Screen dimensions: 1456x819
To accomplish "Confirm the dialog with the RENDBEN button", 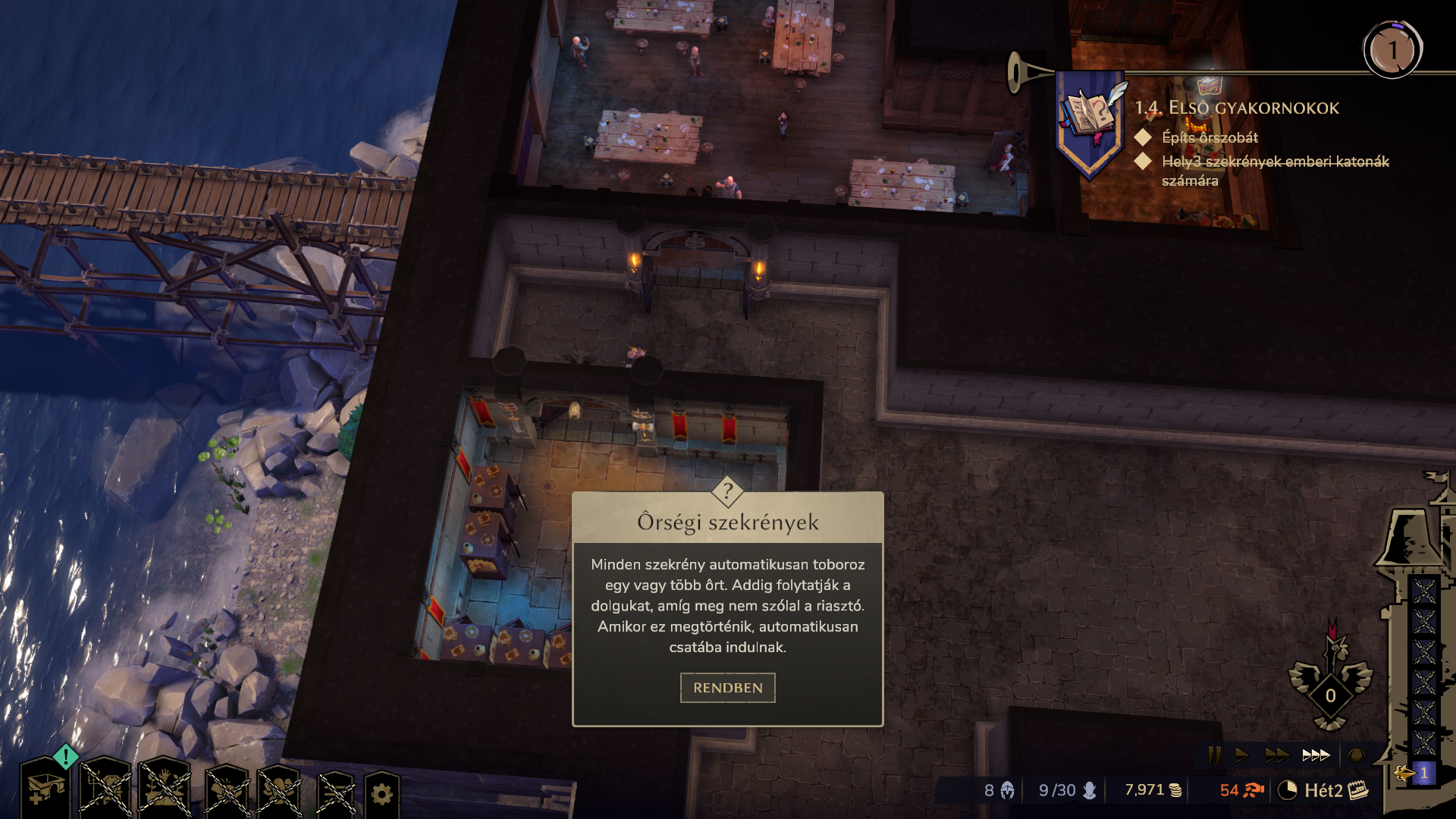I will [727, 688].
